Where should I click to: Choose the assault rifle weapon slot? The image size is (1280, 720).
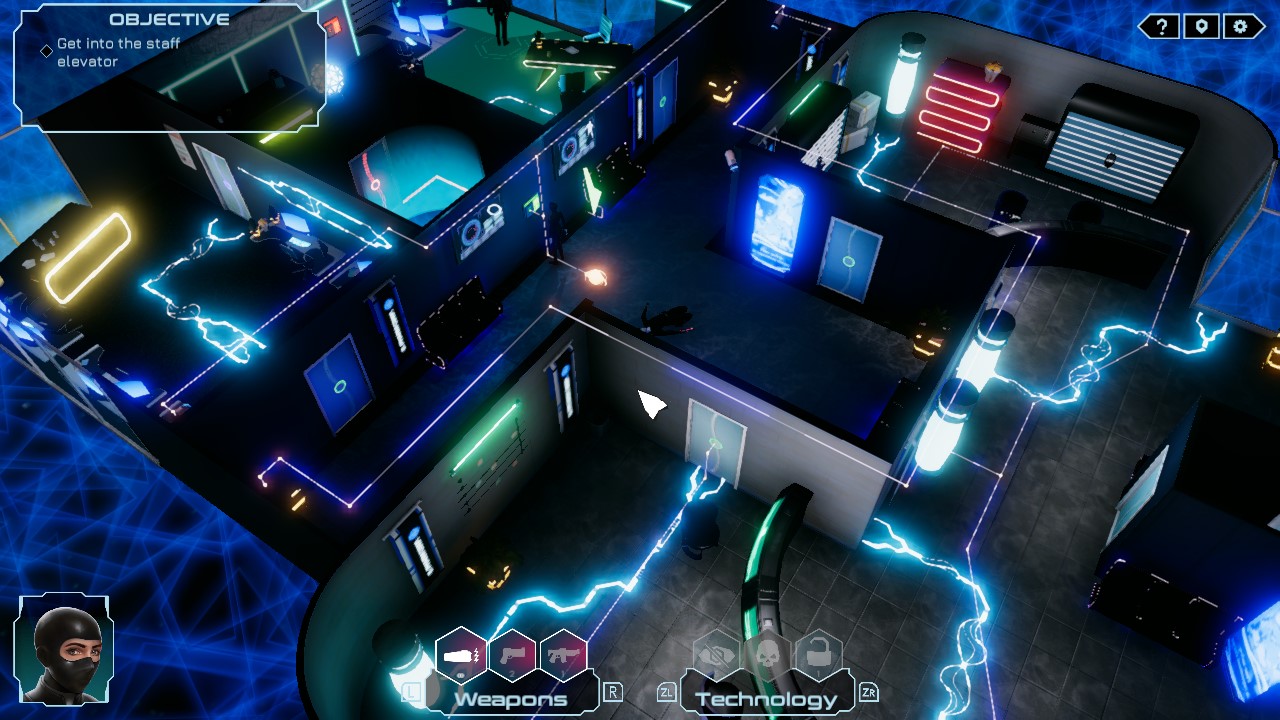click(562, 655)
